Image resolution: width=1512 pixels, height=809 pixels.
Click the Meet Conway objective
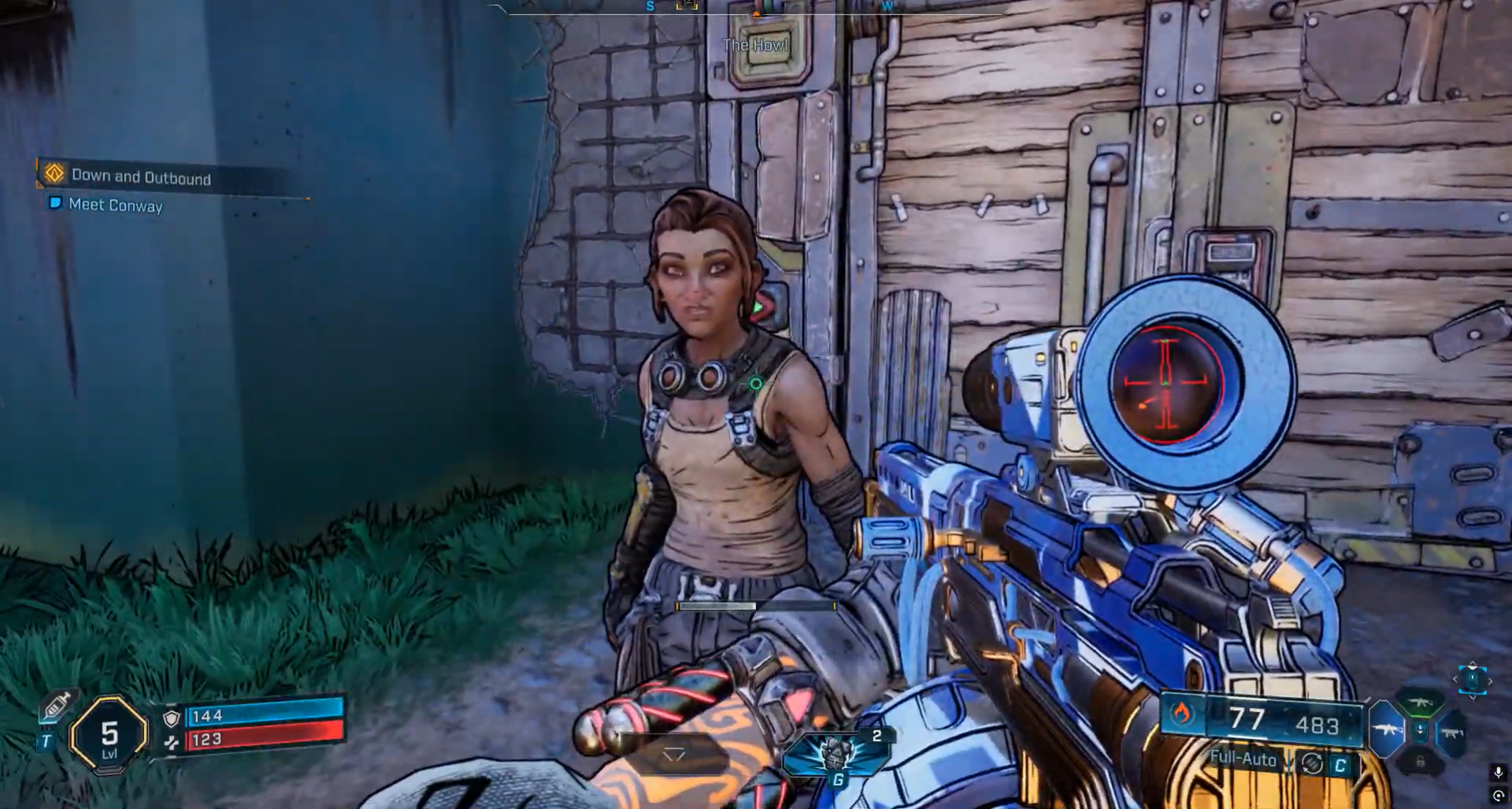click(115, 205)
